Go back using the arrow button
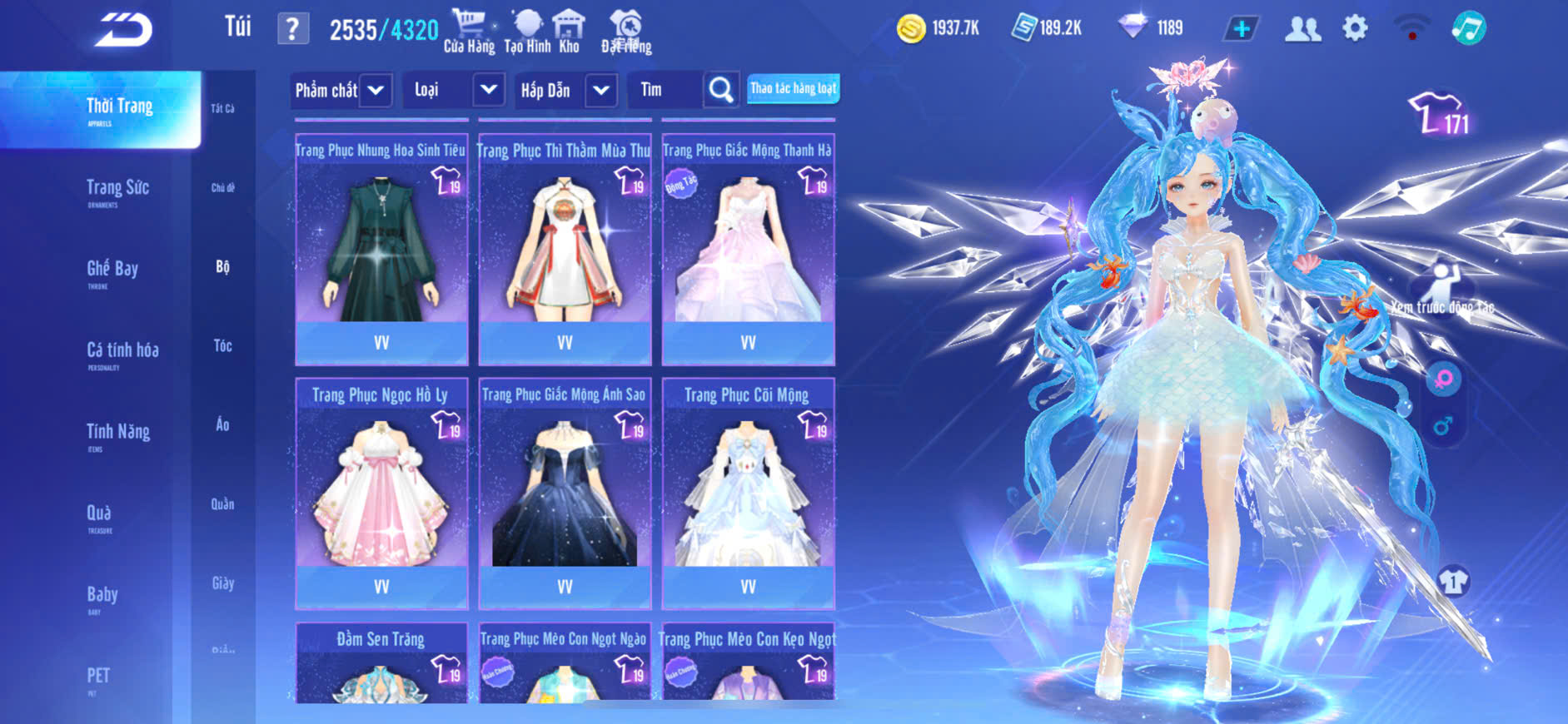This screenshot has width=1568, height=724. pyautogui.click(x=123, y=30)
